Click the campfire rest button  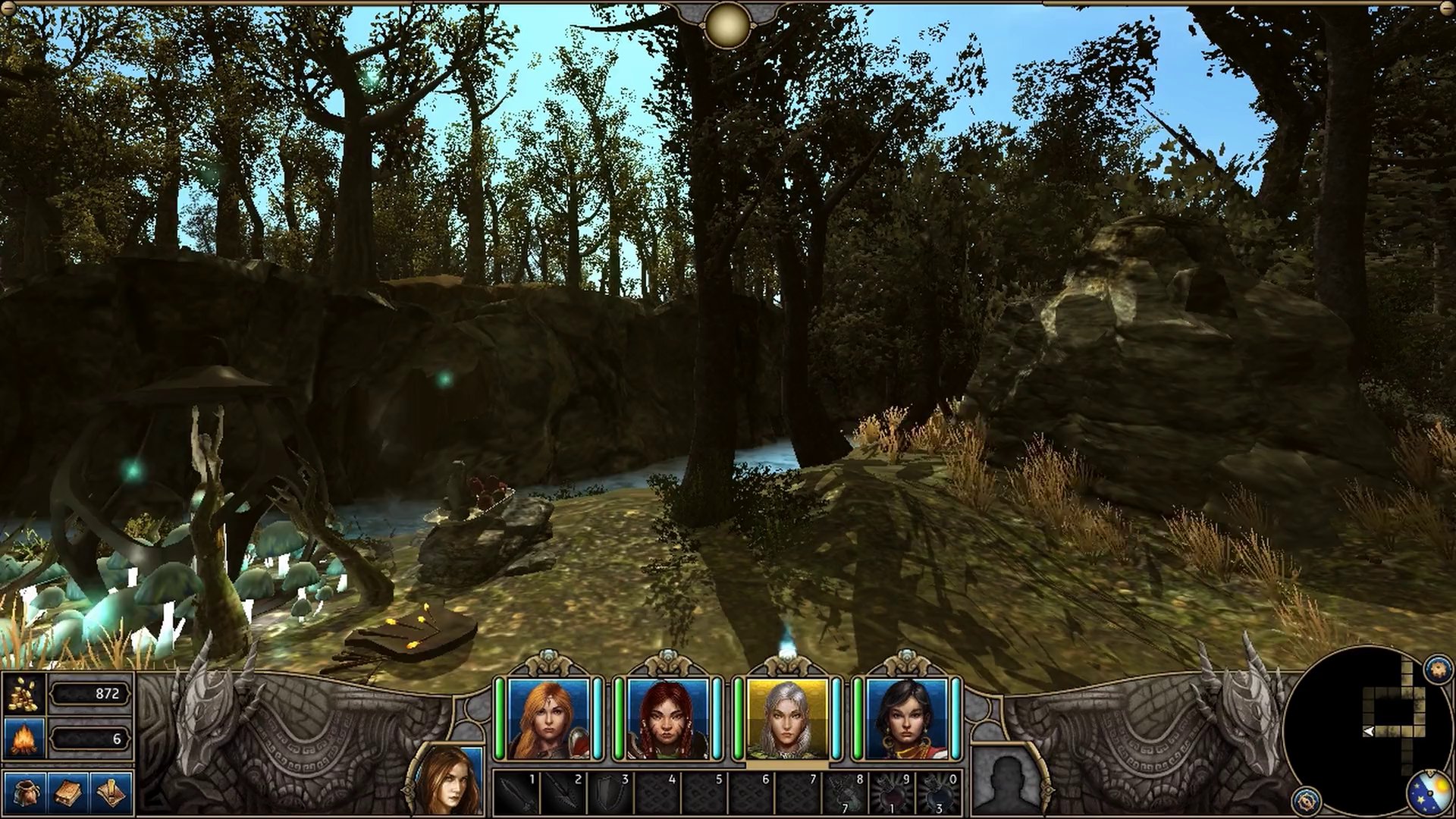coord(24,738)
